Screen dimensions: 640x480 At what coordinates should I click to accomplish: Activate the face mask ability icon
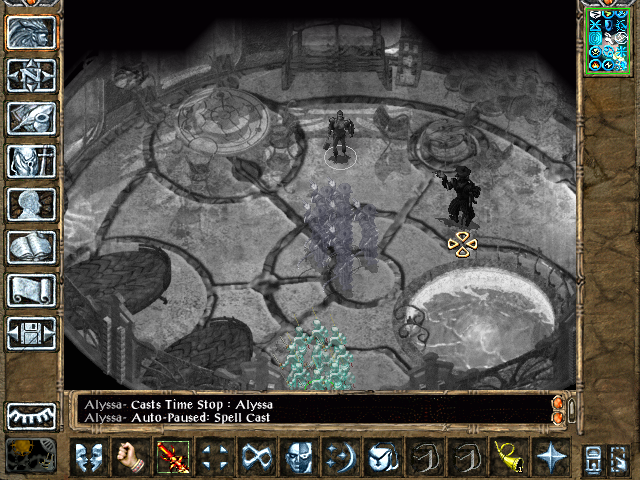tap(299, 457)
